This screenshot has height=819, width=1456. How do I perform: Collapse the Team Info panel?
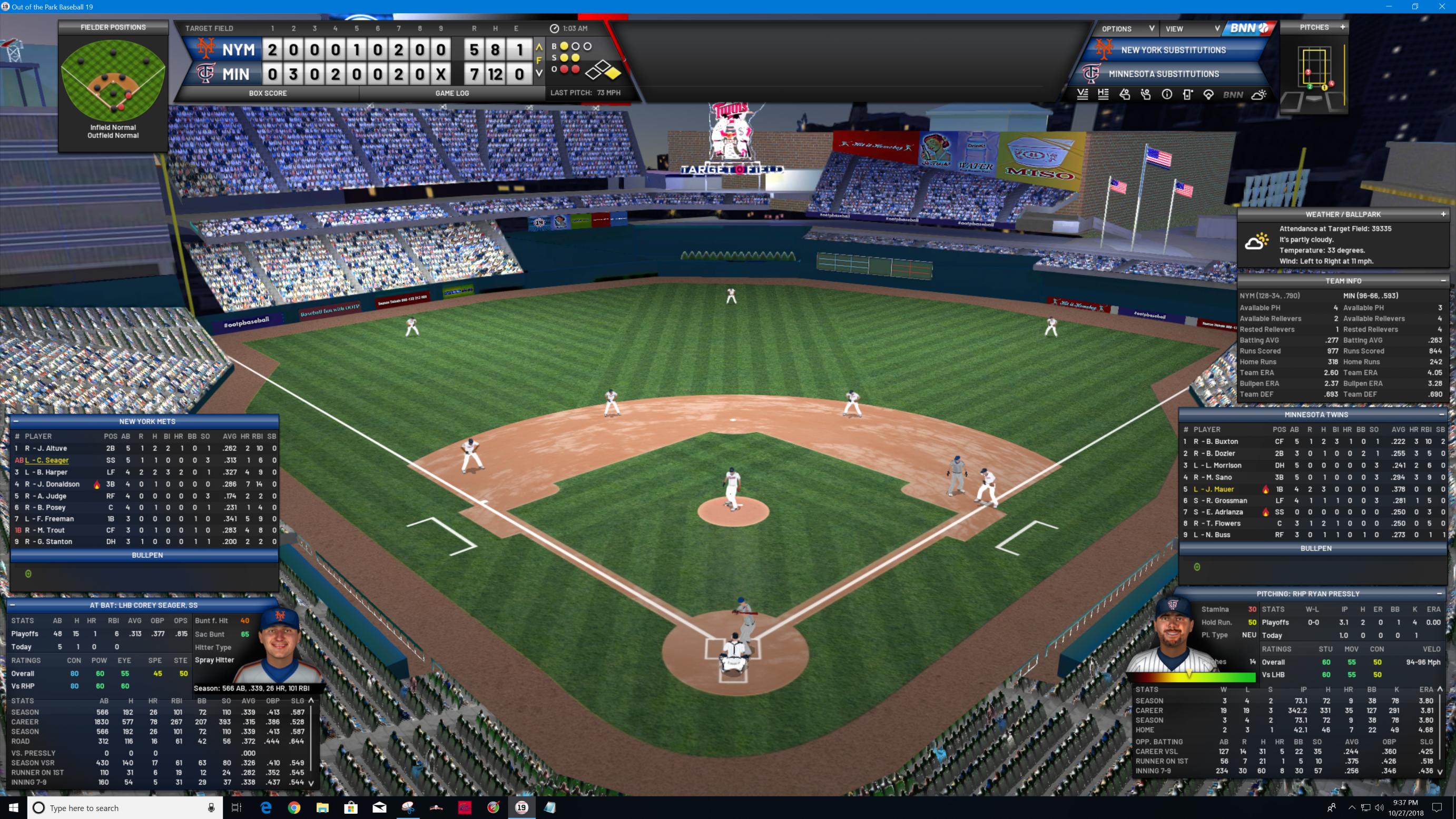click(1443, 281)
